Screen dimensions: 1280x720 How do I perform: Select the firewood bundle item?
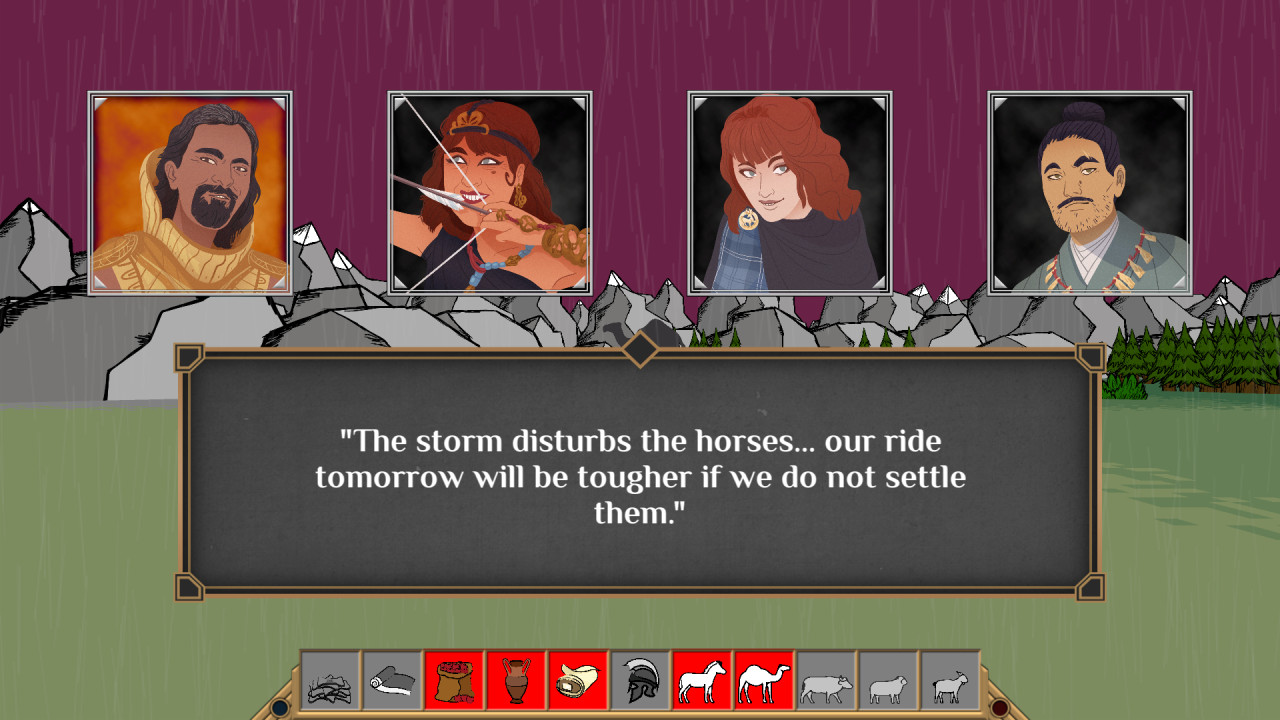point(331,682)
